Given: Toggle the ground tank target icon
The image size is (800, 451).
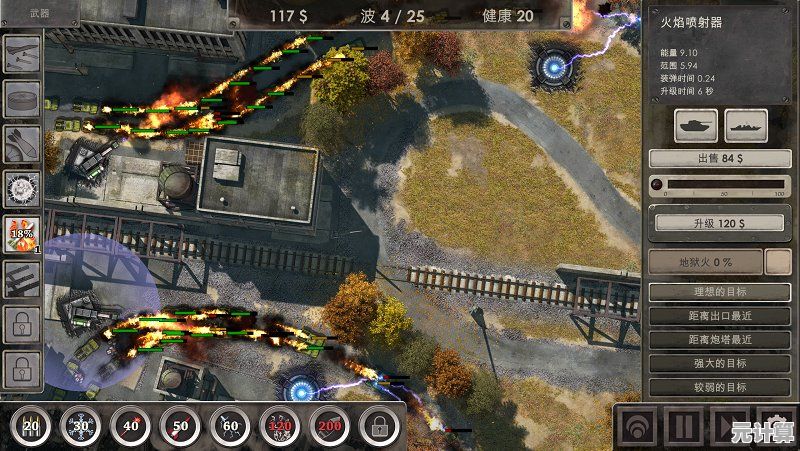Looking at the screenshot, I should point(692,125).
